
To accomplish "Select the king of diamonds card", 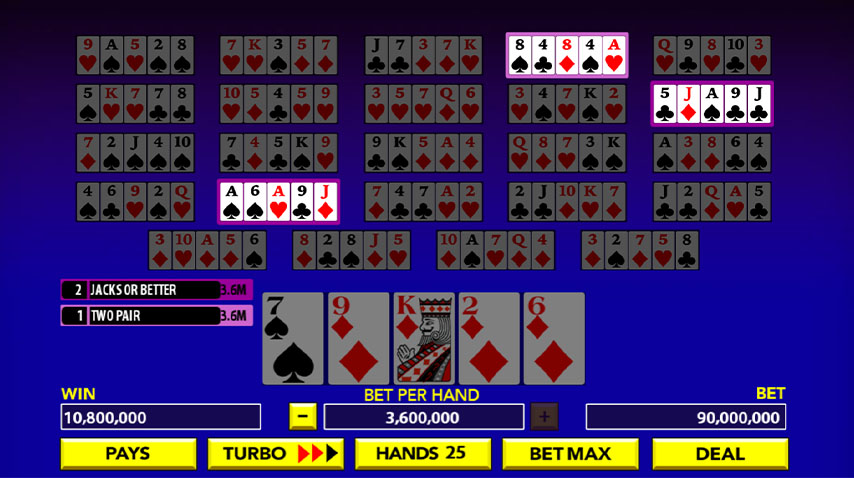I will coord(424,339).
